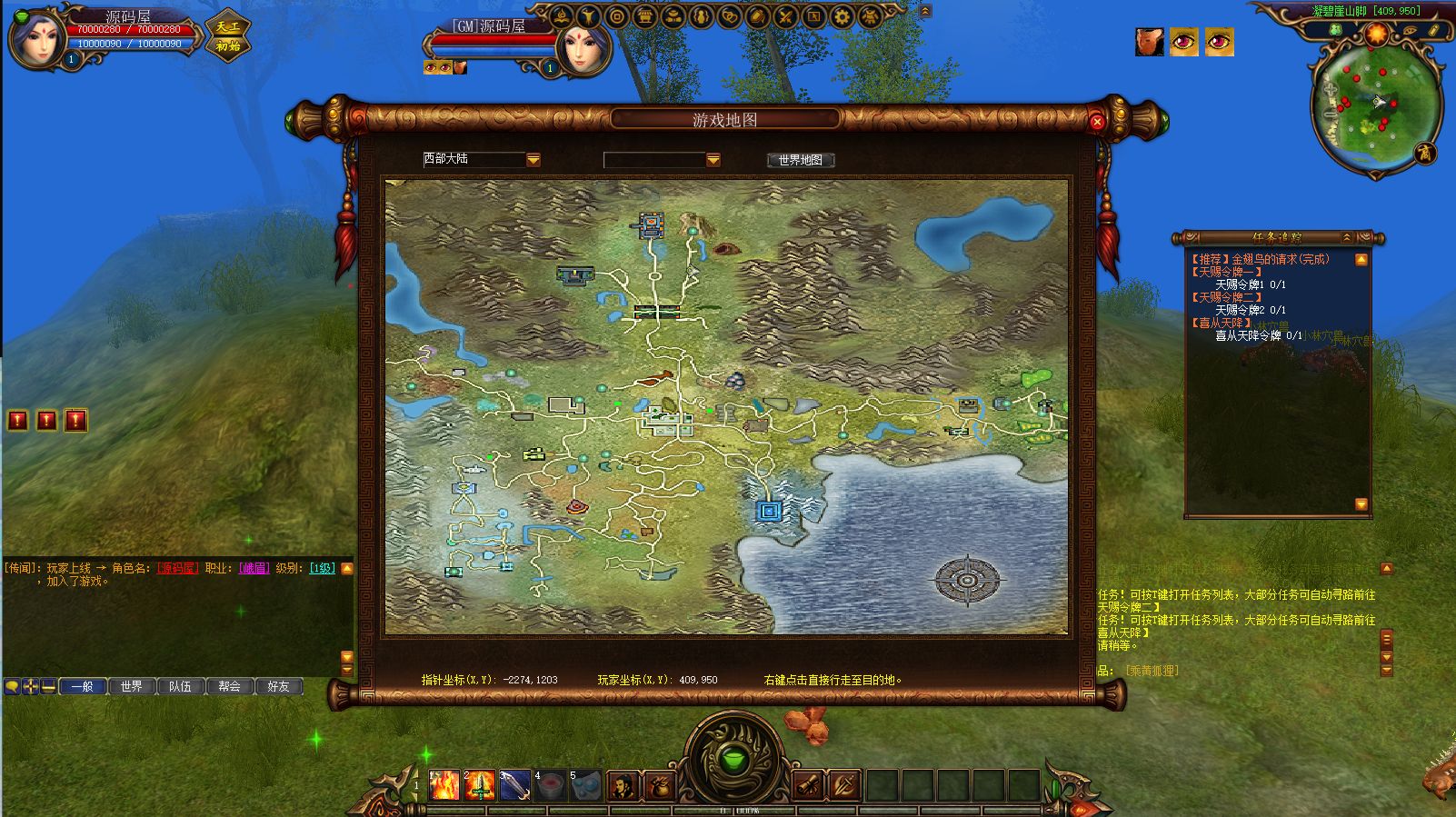Select the 天赐令牌一 quest in tracker

(x=1227, y=272)
